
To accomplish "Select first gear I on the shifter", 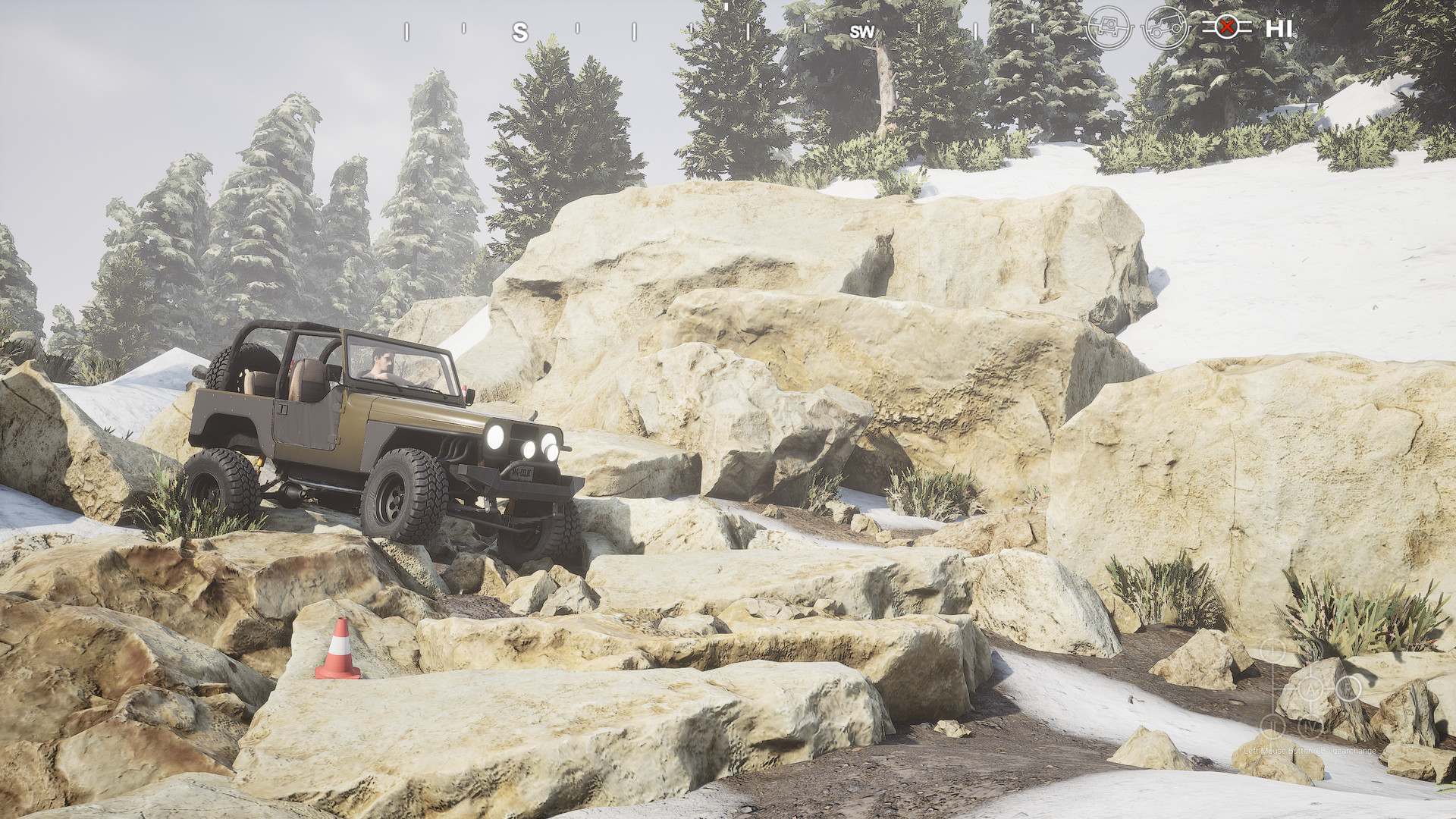I will [1272, 651].
